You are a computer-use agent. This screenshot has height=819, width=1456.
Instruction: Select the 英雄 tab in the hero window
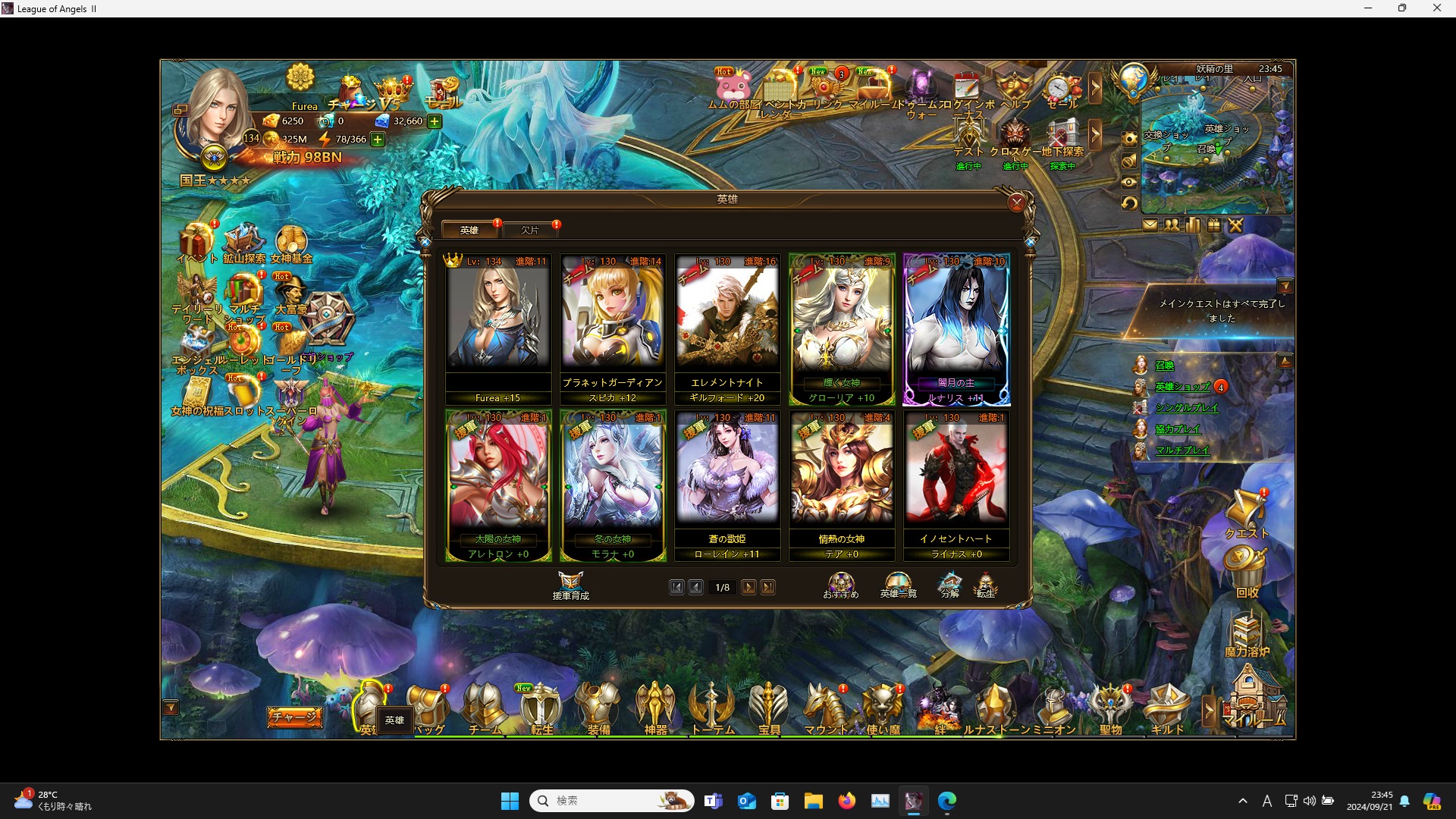tap(469, 230)
